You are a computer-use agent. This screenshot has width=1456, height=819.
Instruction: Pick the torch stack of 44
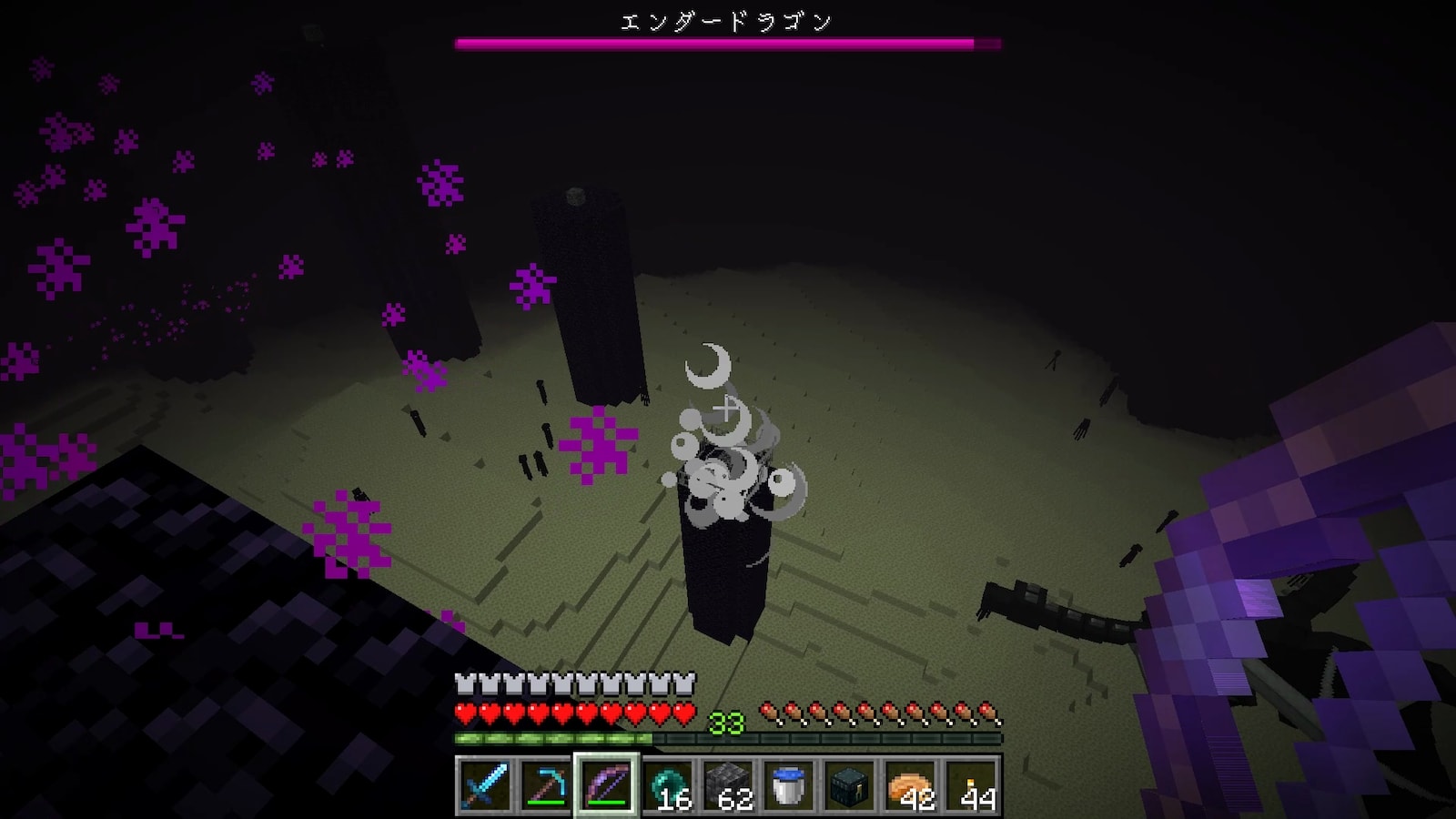[972, 784]
